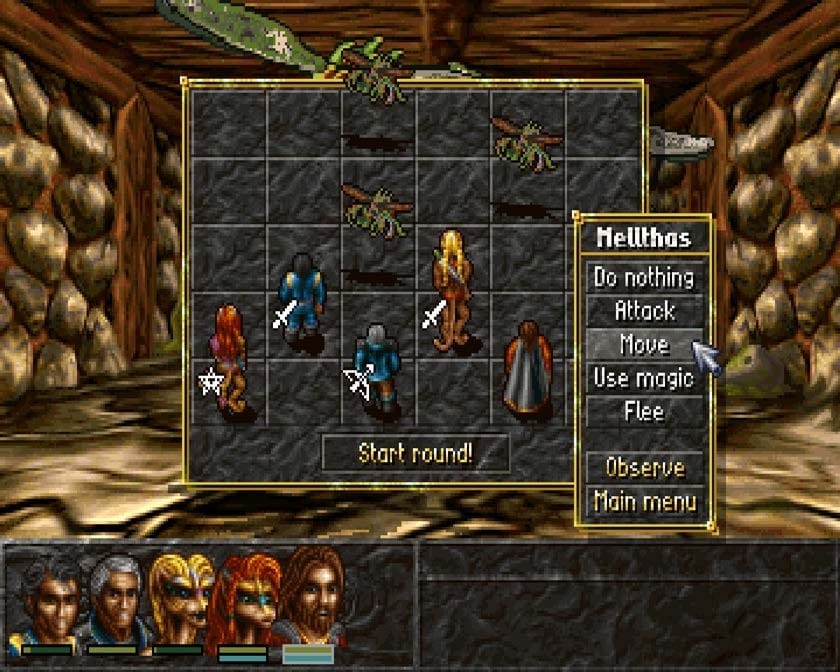Screen dimensions: 840x672
Task: Choose the Move command
Action: (644, 345)
